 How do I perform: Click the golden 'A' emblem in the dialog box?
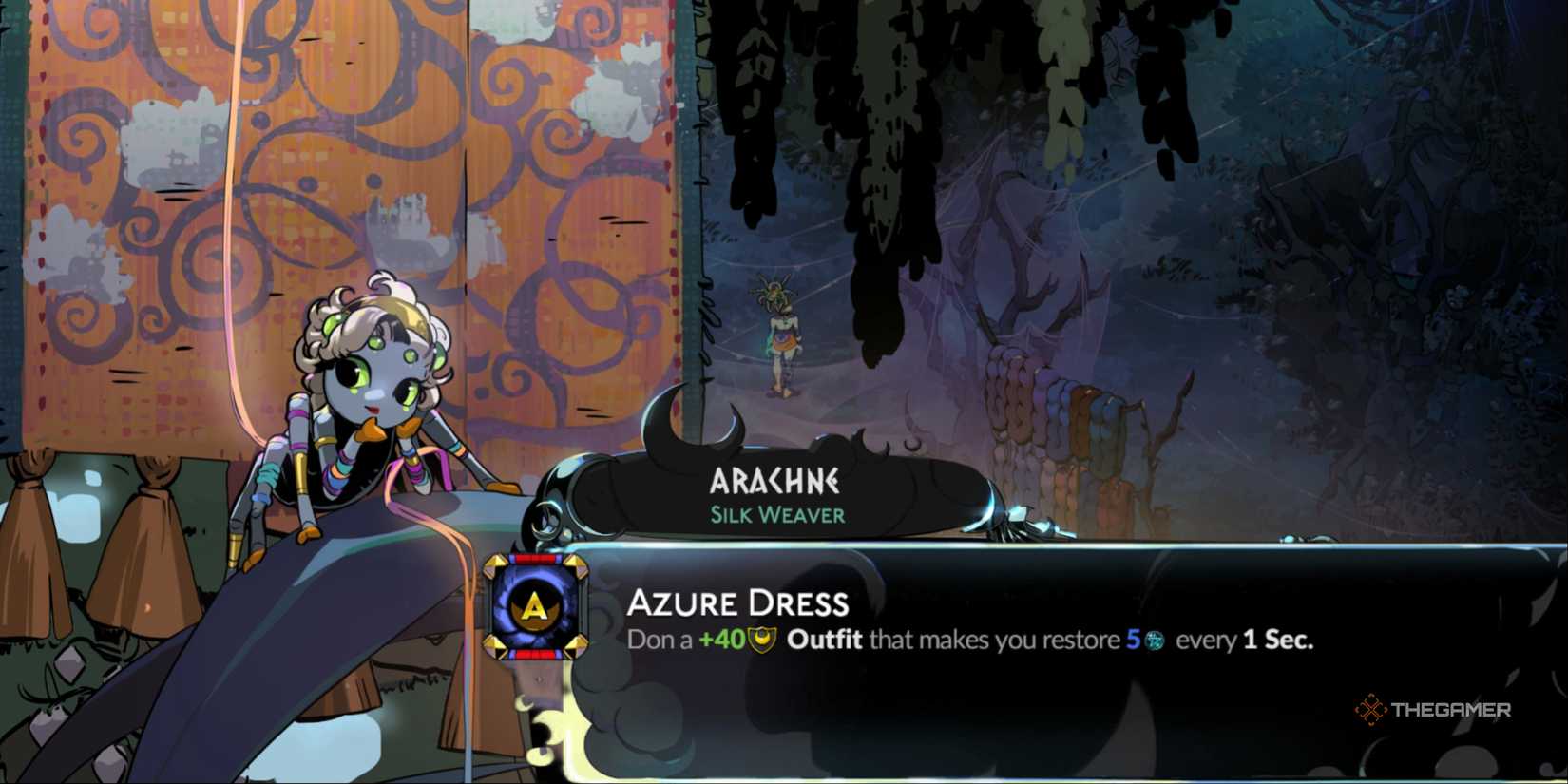pyautogui.click(x=535, y=606)
